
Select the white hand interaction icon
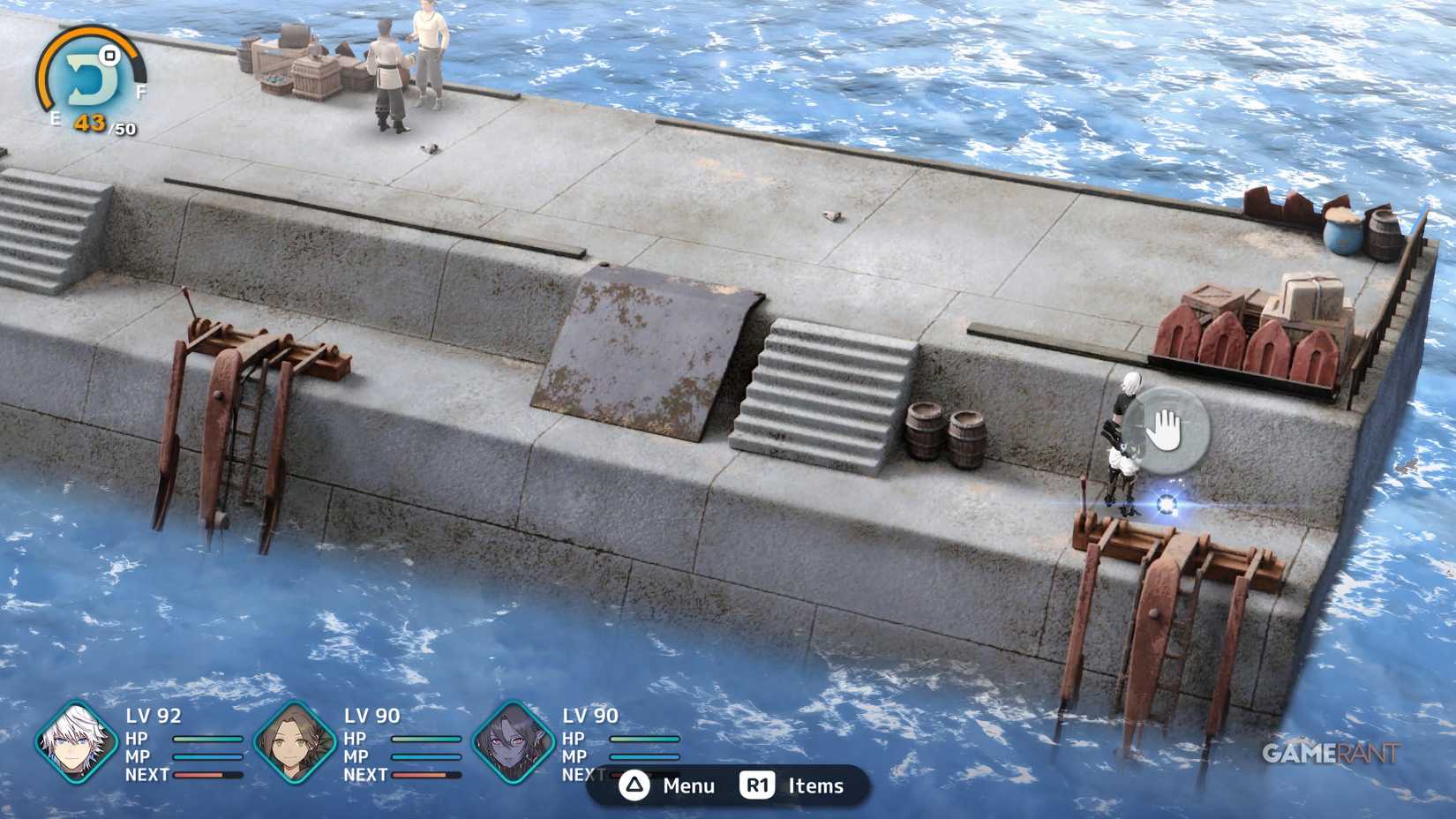[x=1167, y=428]
